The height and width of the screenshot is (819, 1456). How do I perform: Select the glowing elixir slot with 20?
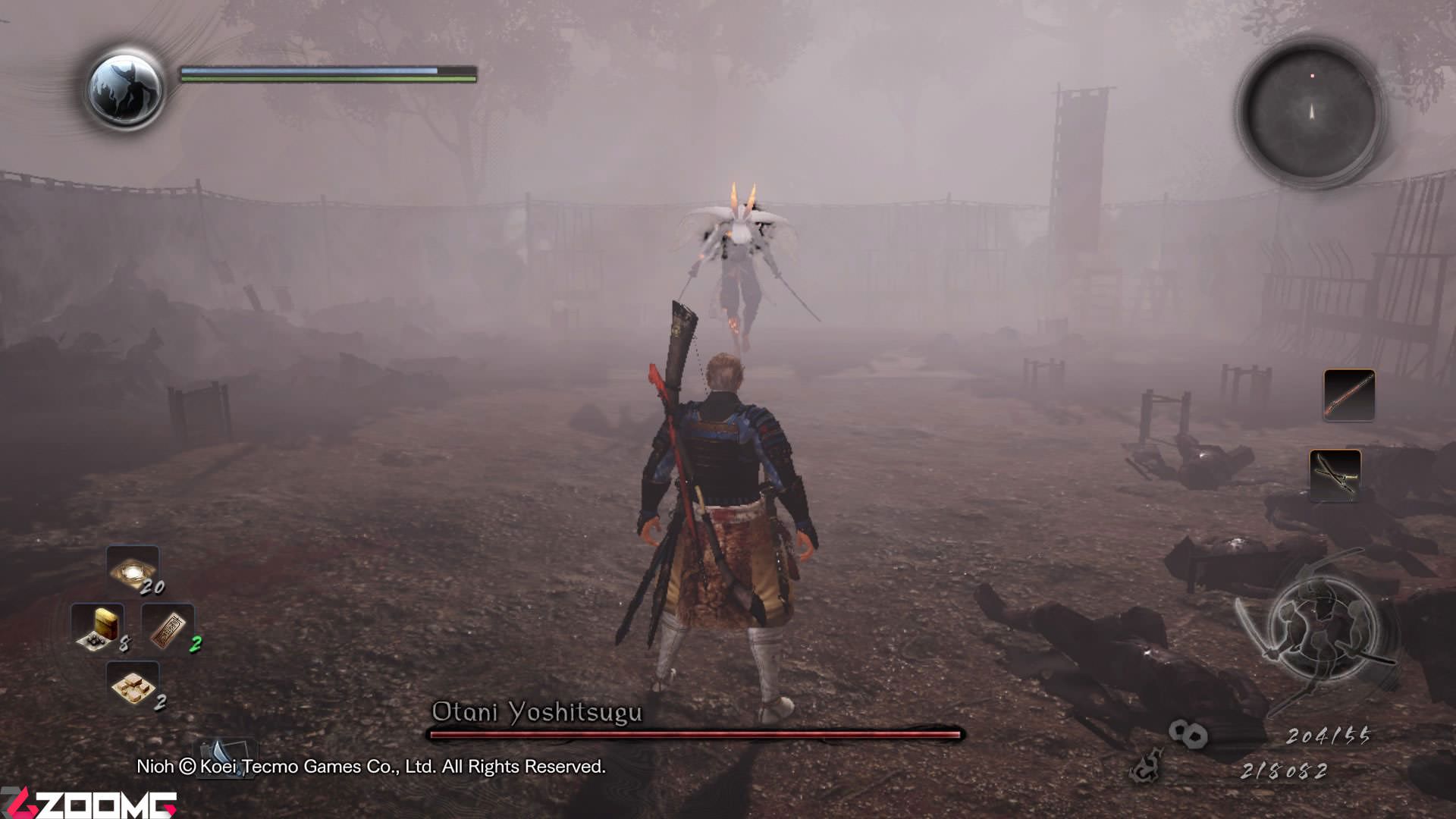coord(133,571)
